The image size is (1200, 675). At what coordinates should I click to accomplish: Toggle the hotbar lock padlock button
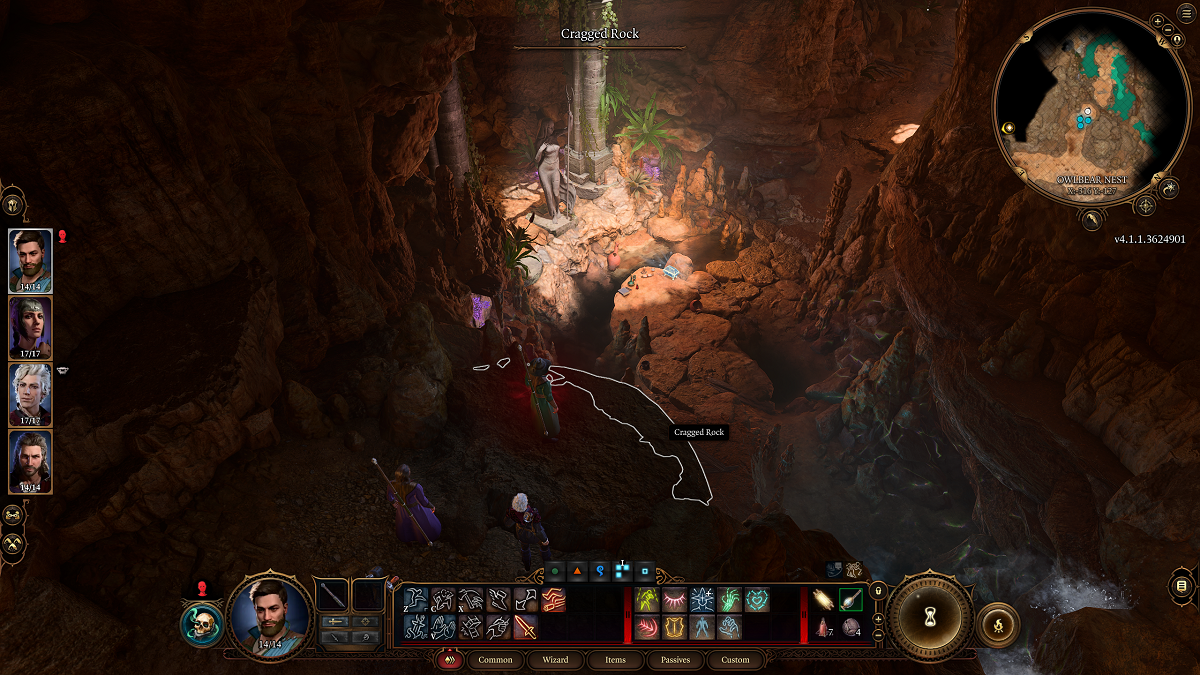[x=878, y=591]
